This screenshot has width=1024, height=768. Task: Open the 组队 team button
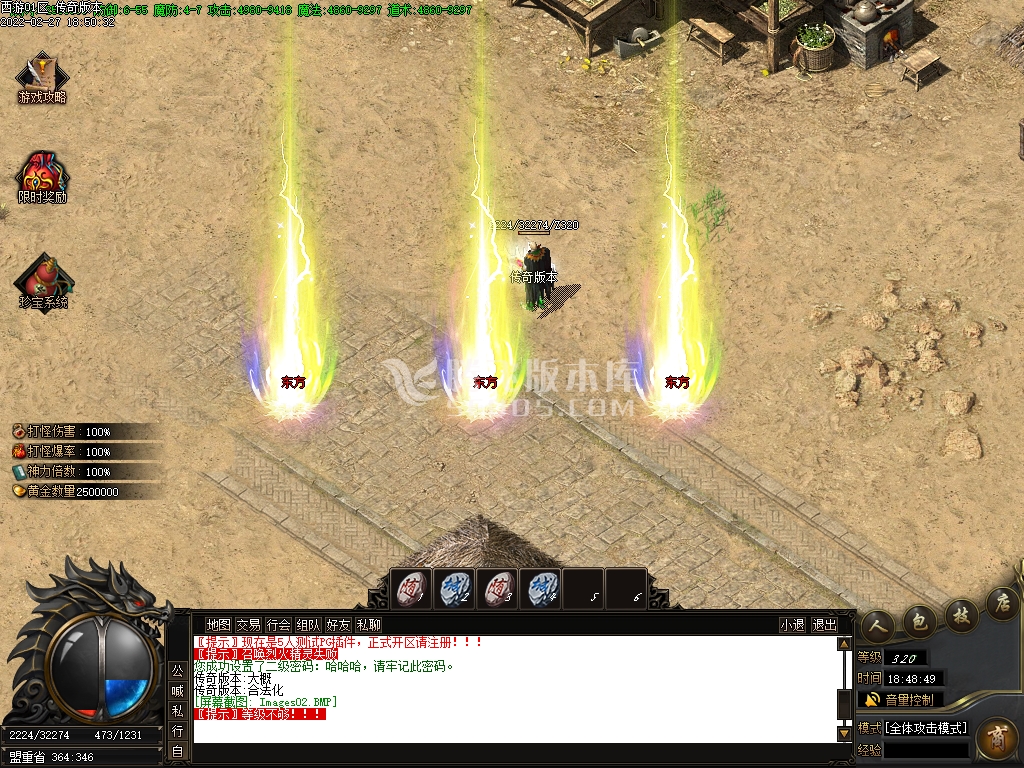pyautogui.click(x=309, y=625)
